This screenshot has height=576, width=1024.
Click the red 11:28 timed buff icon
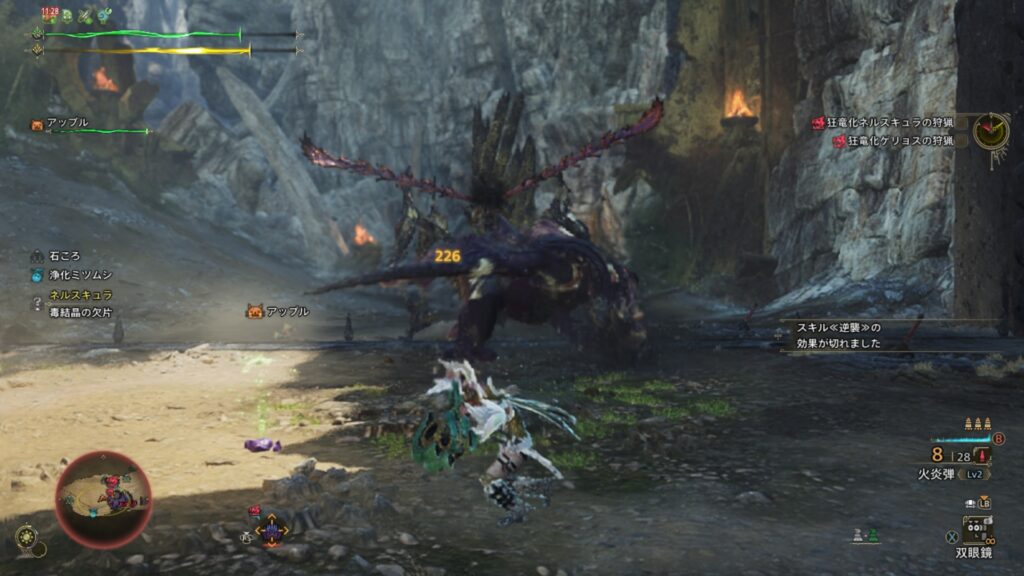coord(49,15)
